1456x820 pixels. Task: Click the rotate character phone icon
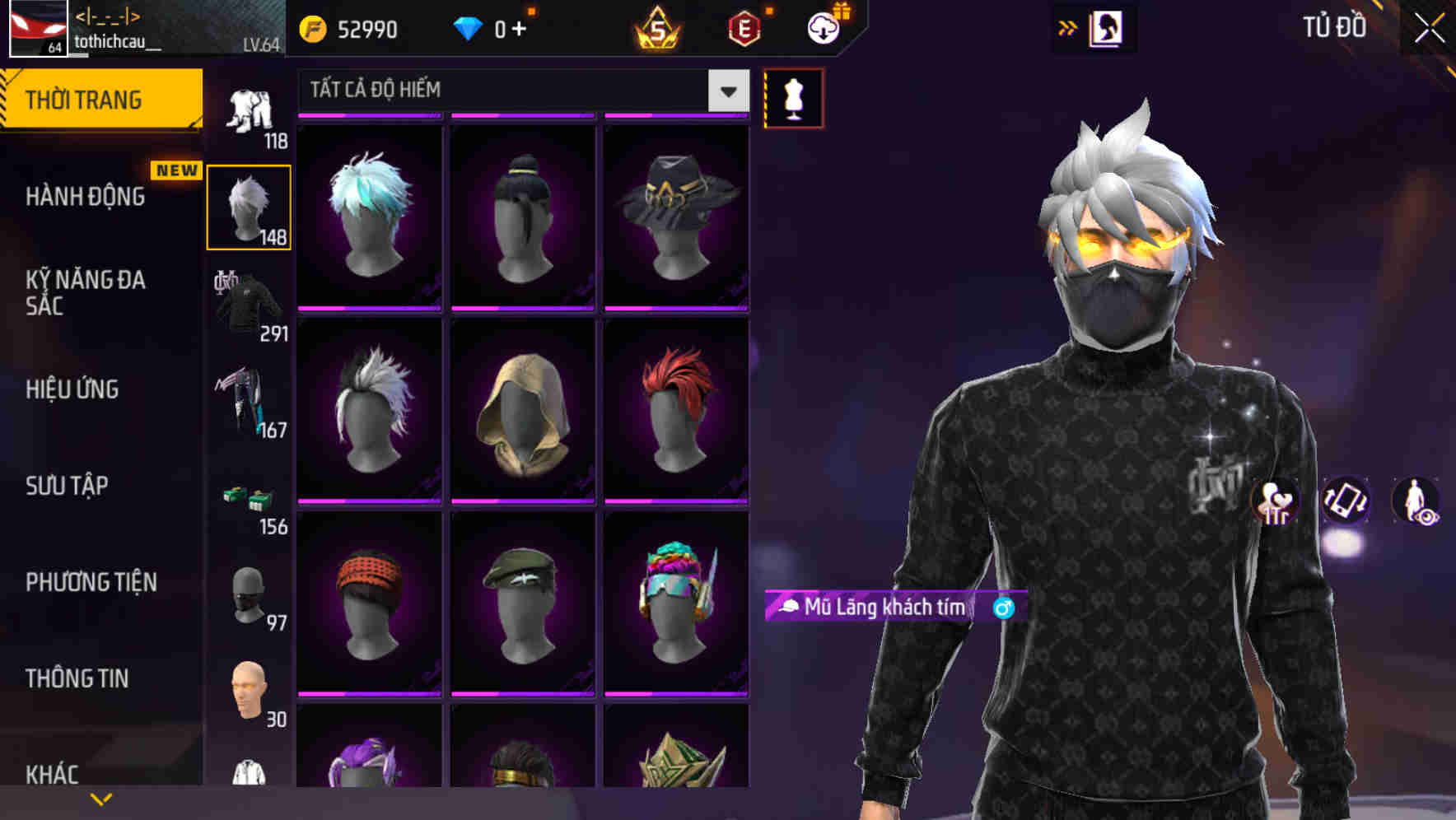pyautogui.click(x=1346, y=503)
